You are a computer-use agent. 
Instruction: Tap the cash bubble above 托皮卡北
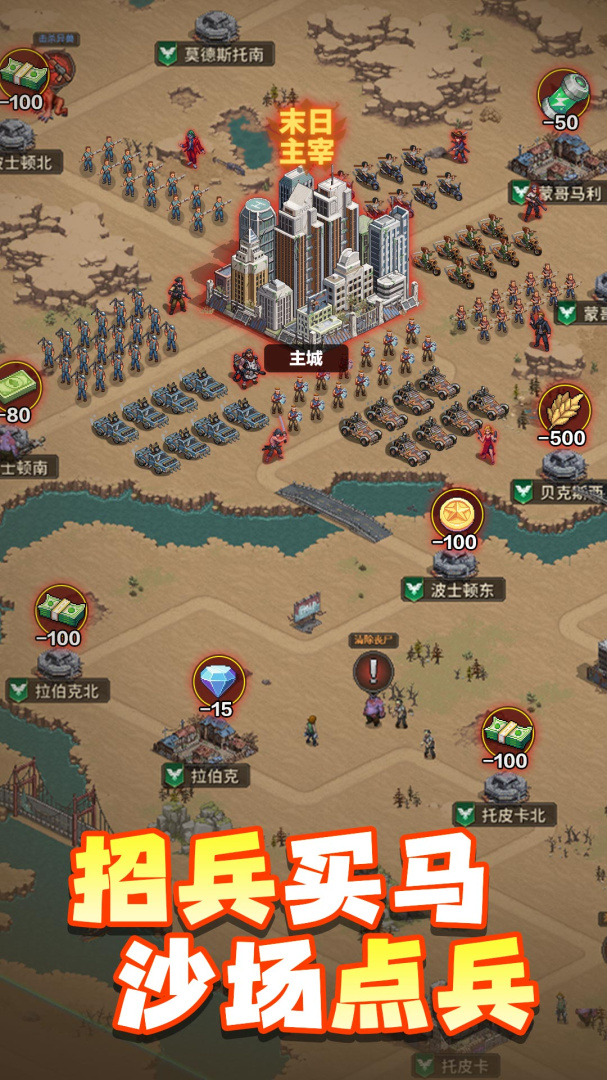(508, 733)
